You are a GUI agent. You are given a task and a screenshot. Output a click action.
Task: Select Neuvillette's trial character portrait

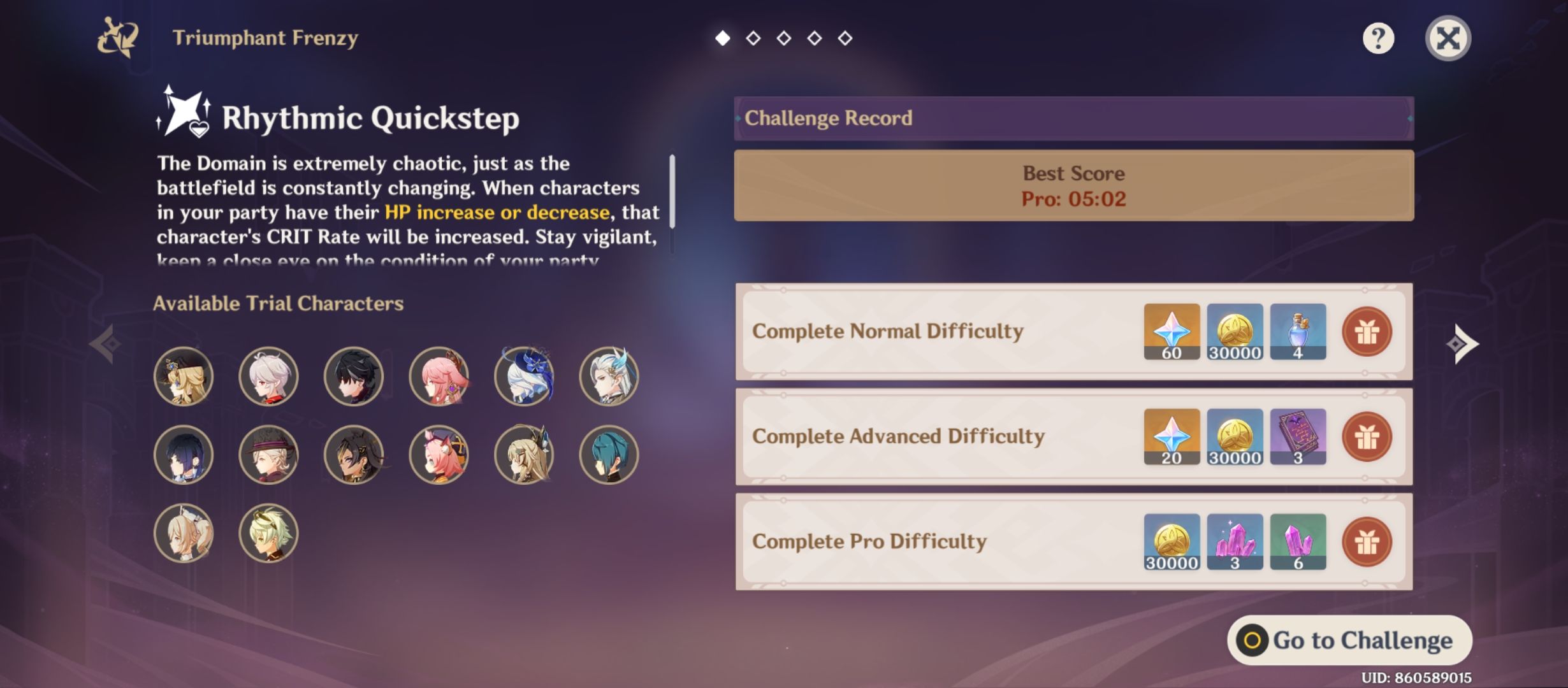(x=607, y=376)
